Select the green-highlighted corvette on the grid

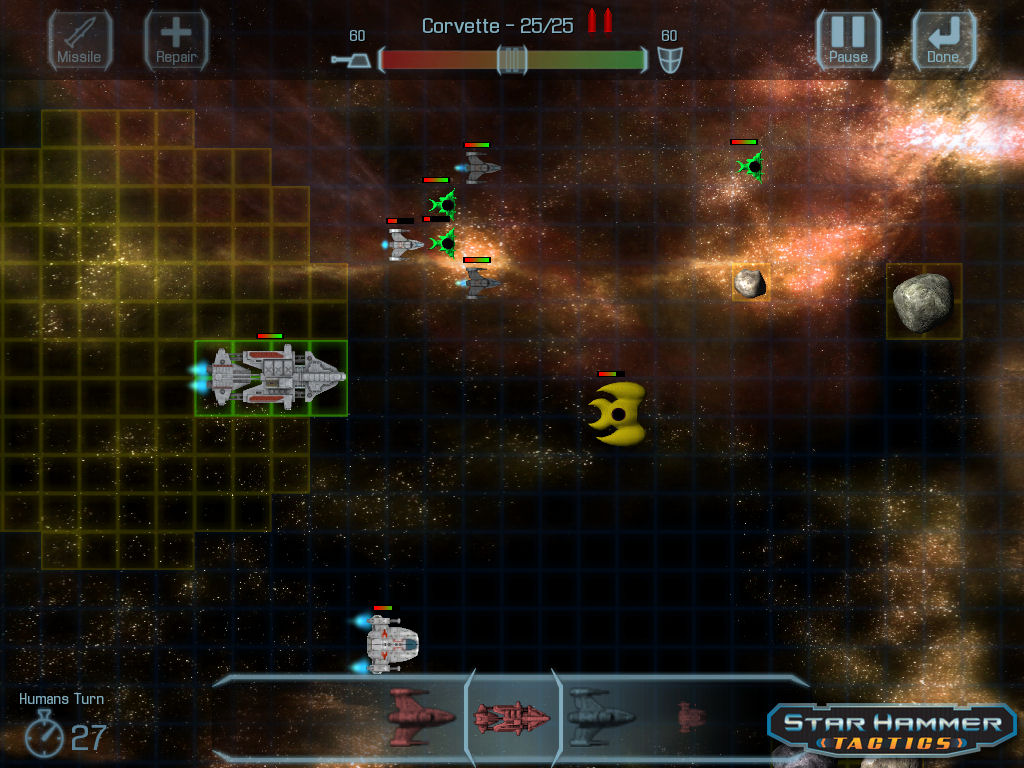pos(272,378)
